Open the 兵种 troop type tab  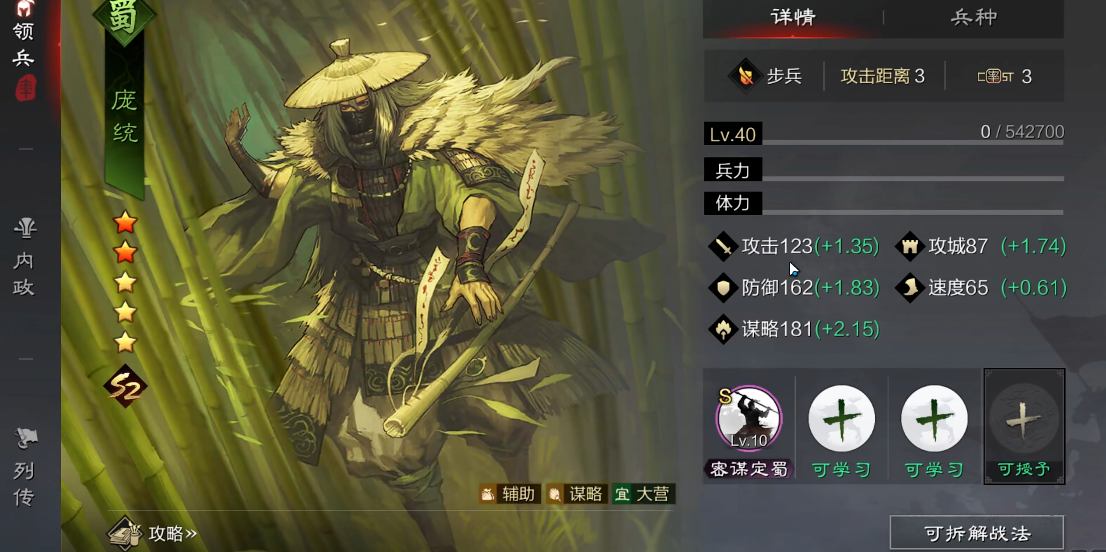point(973,17)
